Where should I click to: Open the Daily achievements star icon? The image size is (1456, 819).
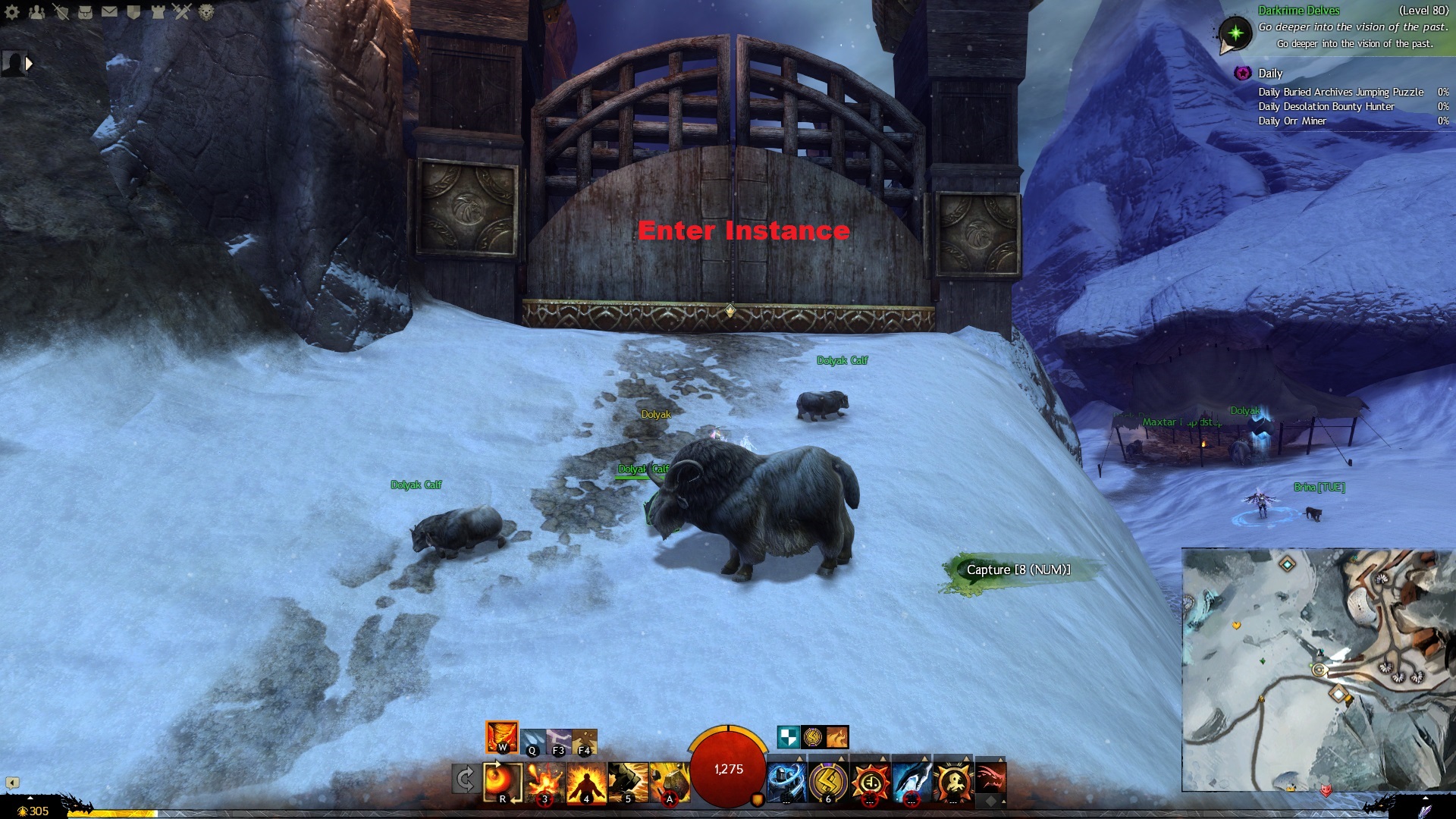coord(1242,74)
